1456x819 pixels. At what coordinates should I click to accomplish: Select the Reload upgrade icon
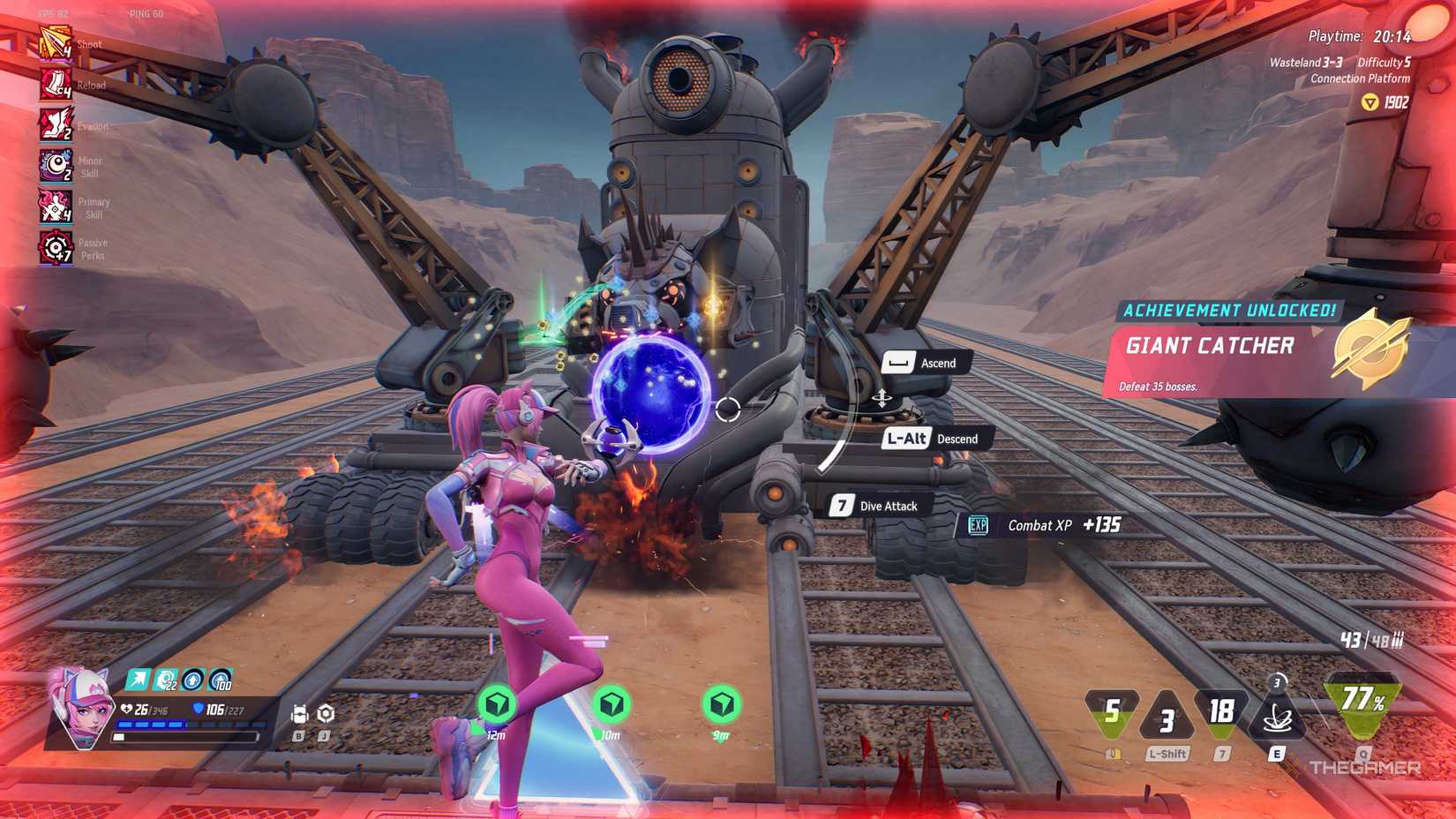(x=55, y=85)
